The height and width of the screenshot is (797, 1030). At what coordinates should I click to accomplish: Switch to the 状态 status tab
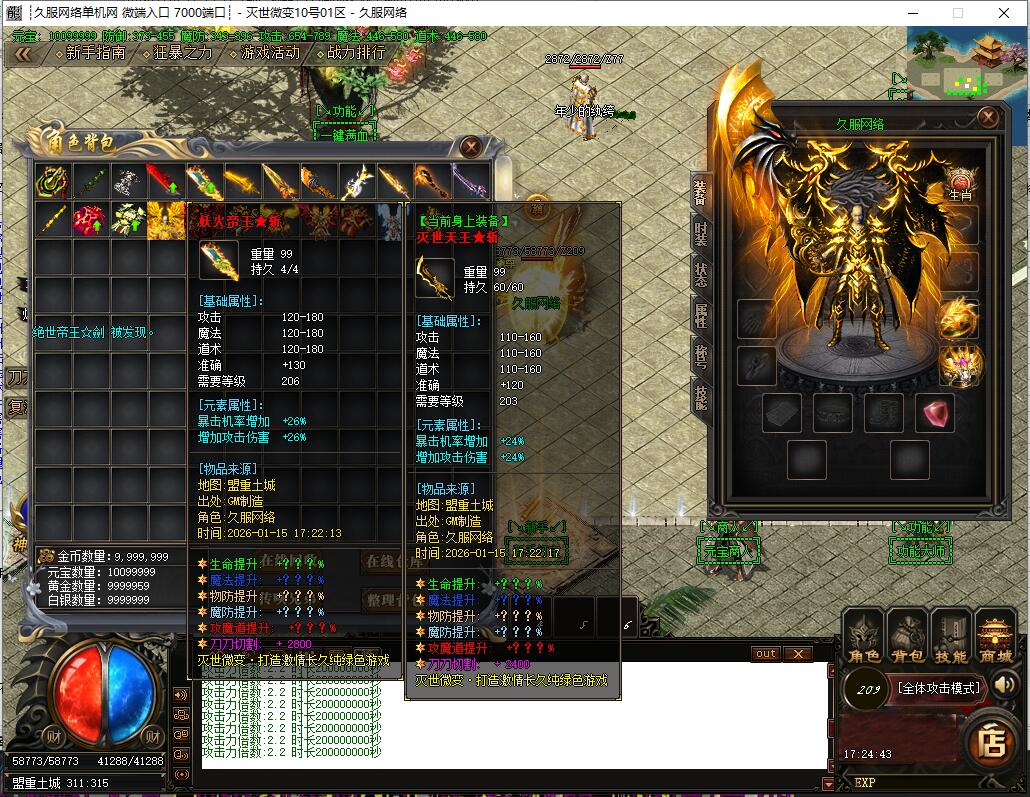[701, 275]
